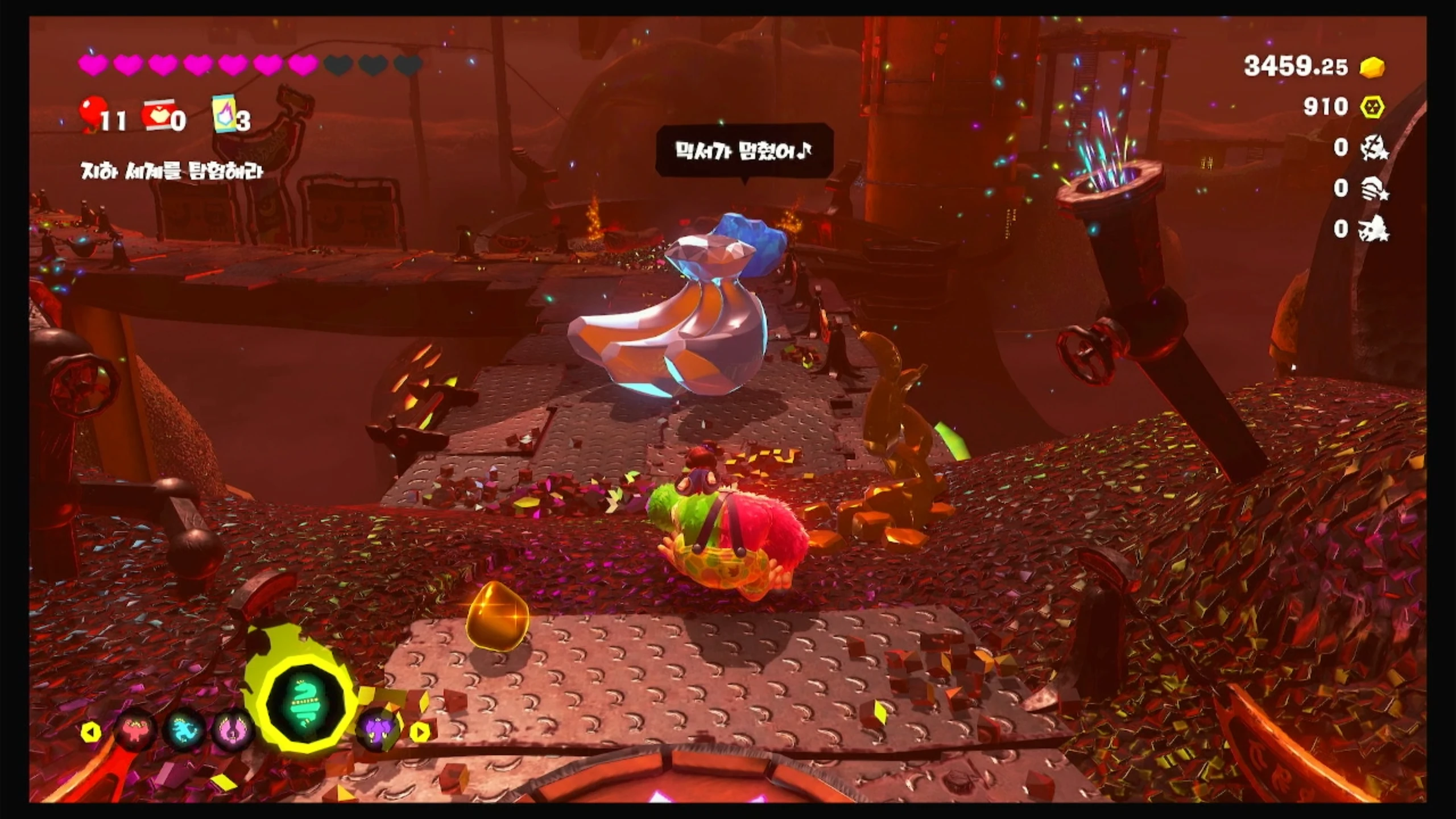Activate the pink Ostrich Bananza icon

pos(233,730)
